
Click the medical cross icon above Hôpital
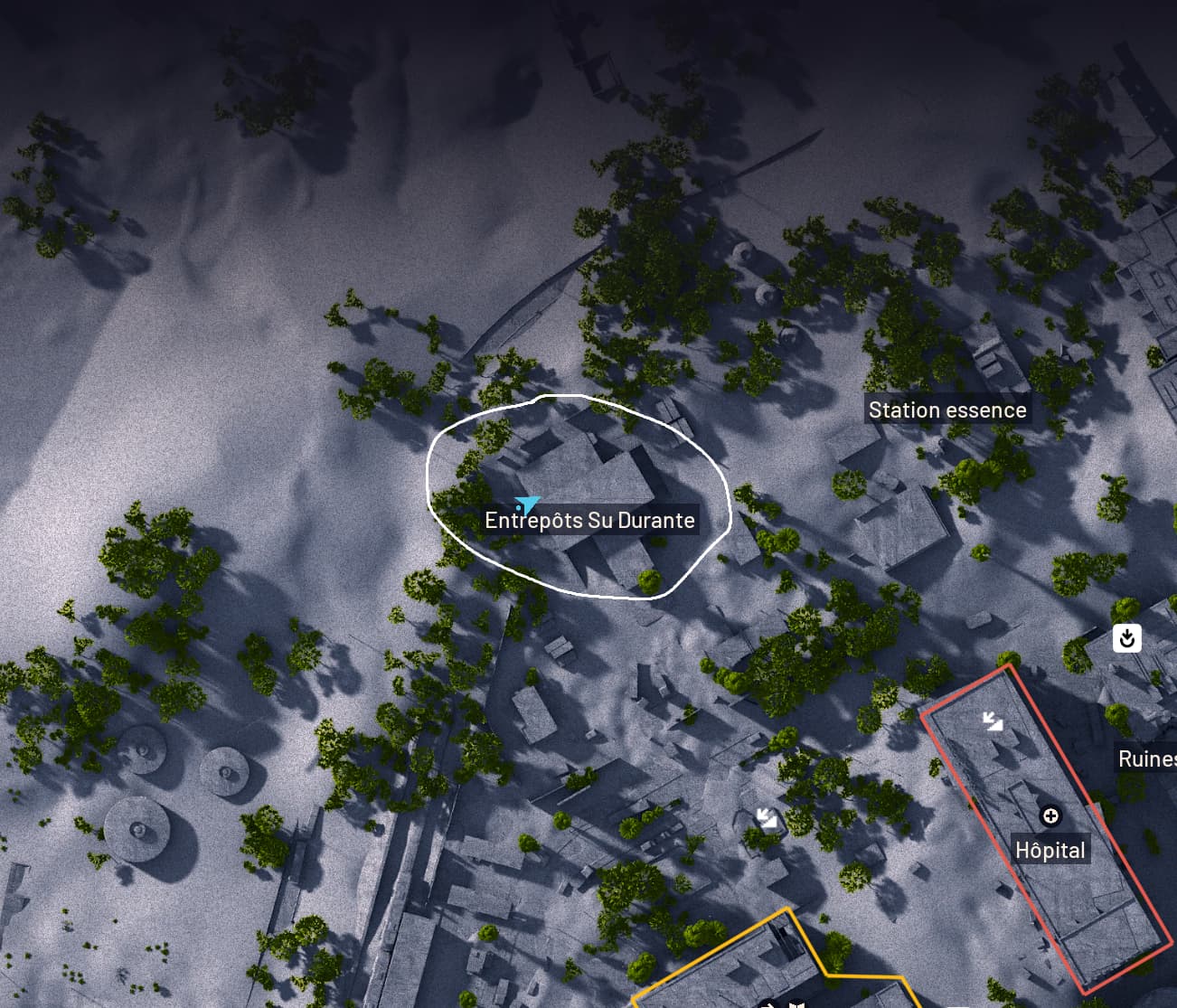(1050, 816)
